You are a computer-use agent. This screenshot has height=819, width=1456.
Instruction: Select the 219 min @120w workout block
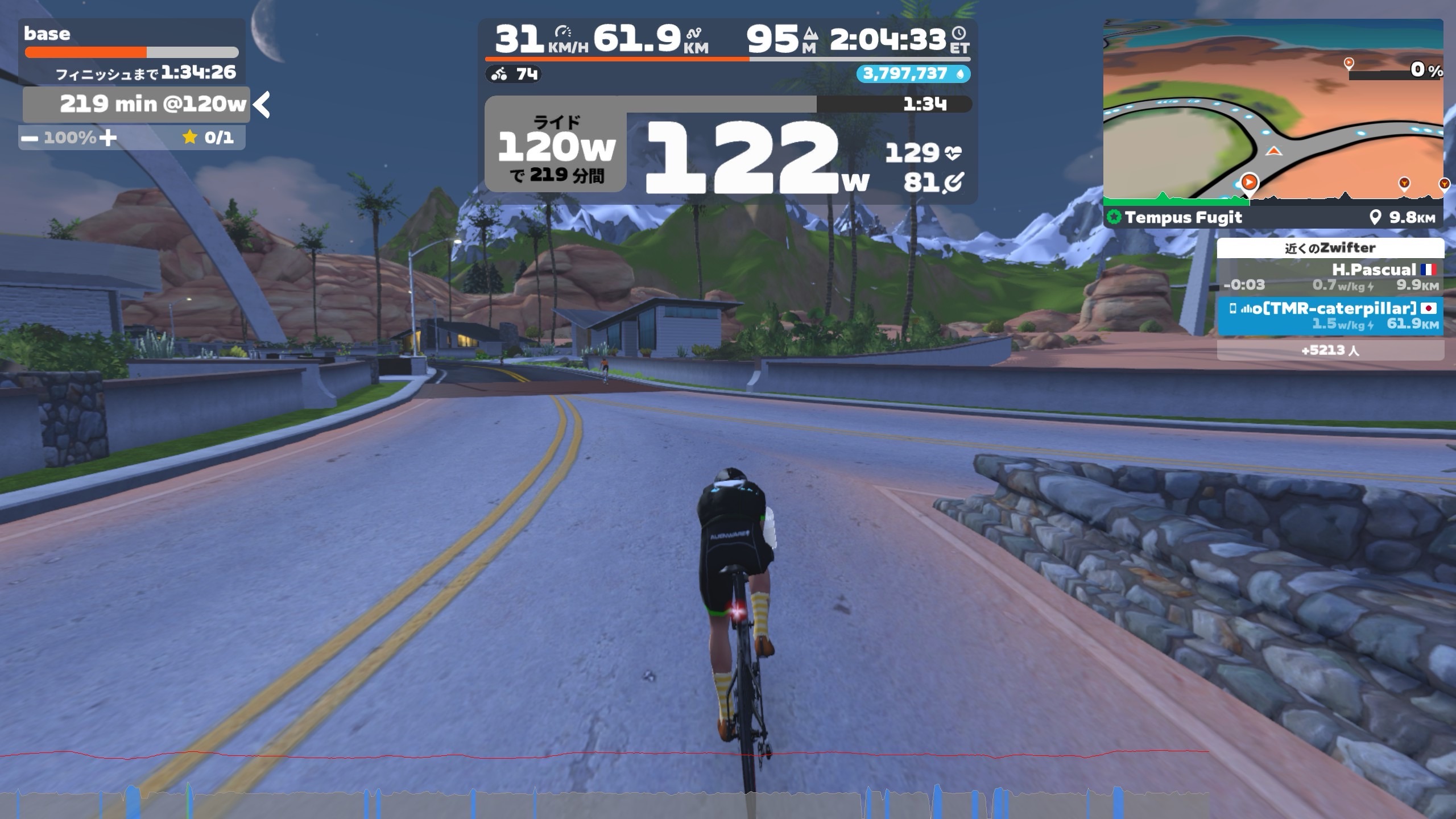[x=136, y=105]
